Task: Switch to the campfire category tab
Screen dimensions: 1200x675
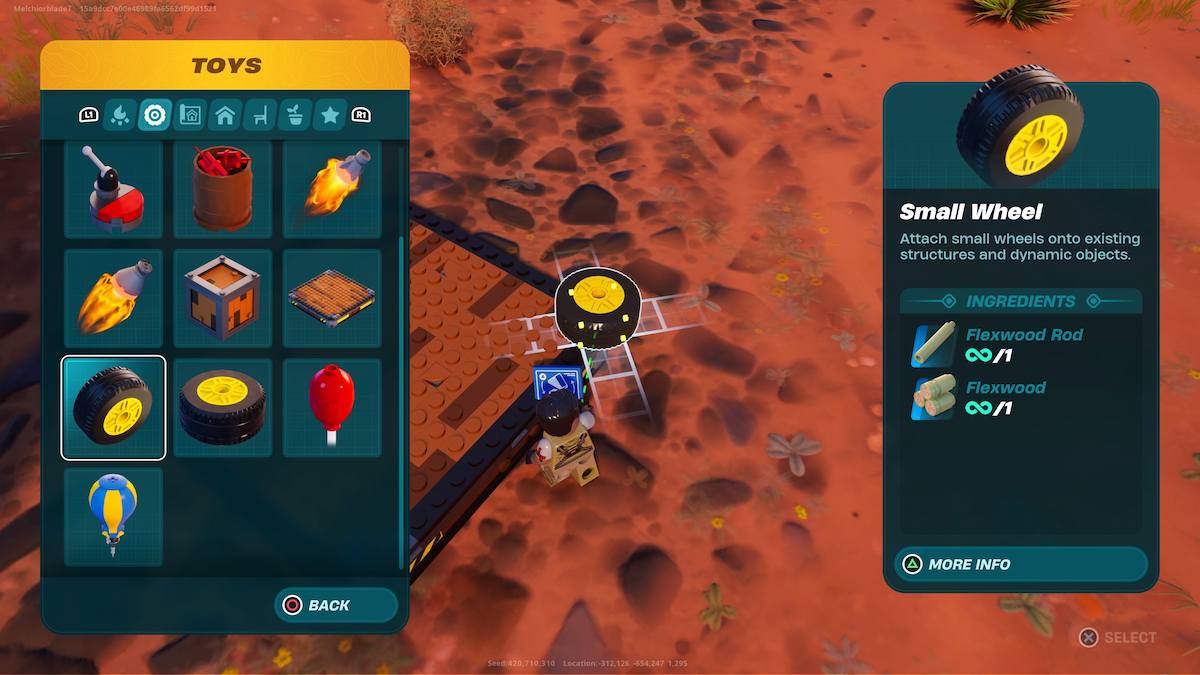Action: click(x=120, y=115)
